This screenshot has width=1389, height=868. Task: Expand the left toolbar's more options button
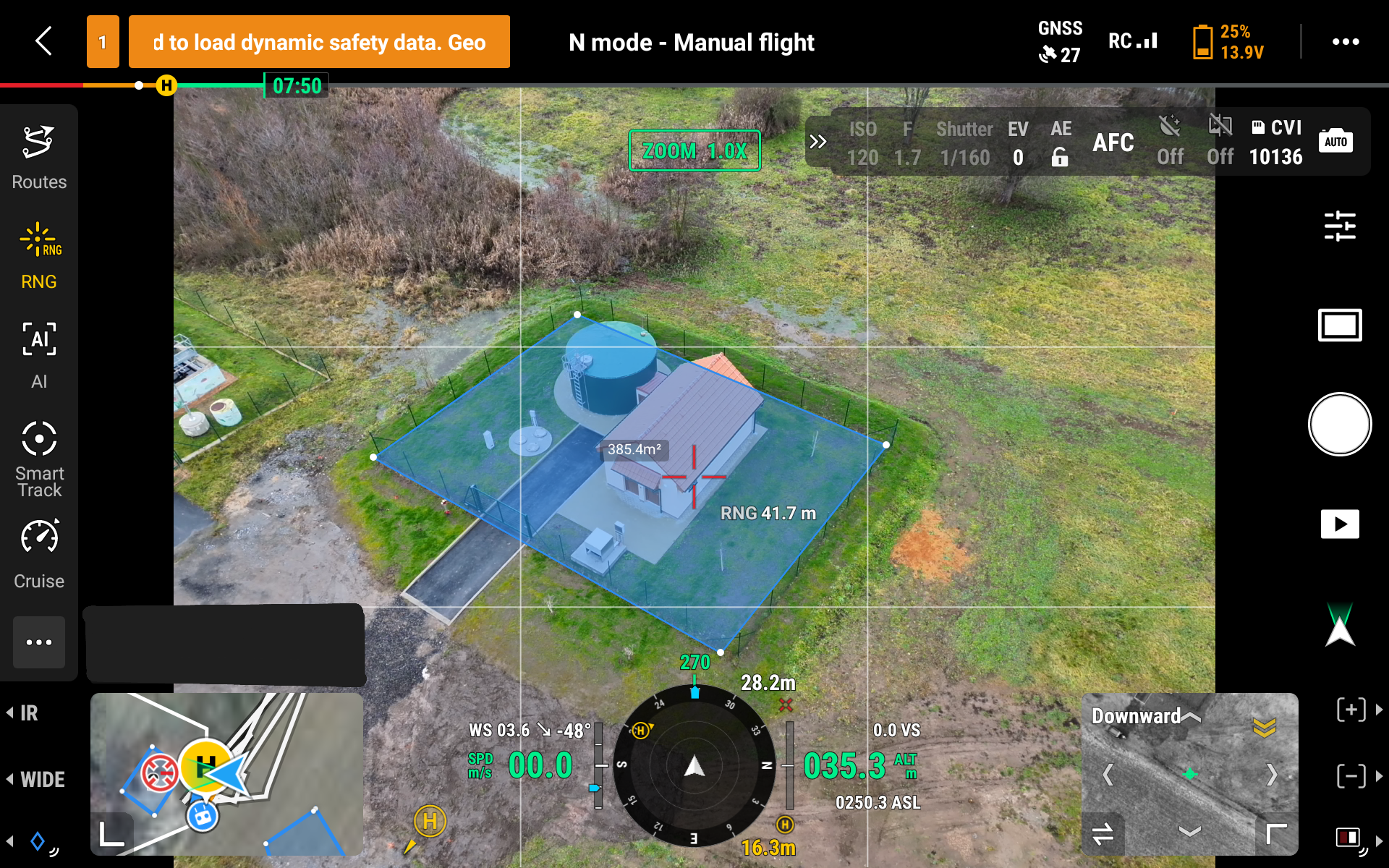[39, 642]
